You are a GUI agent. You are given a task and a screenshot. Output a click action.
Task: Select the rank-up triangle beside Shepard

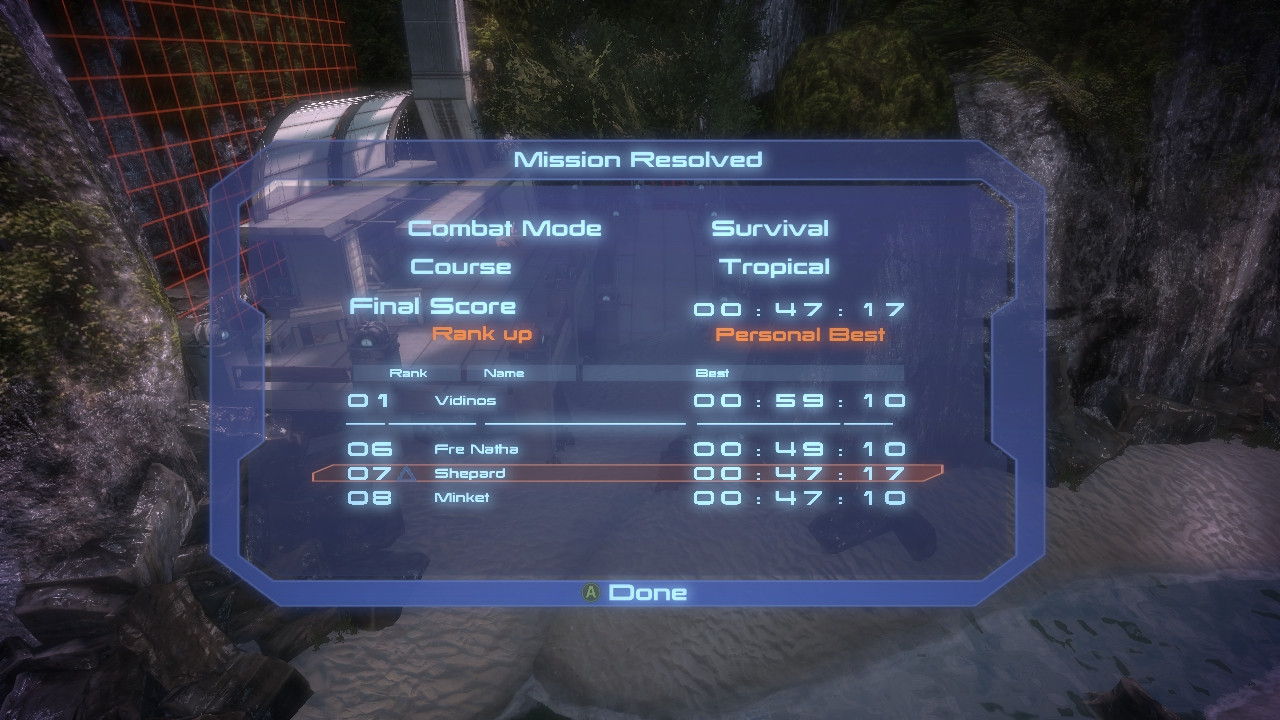point(408,473)
